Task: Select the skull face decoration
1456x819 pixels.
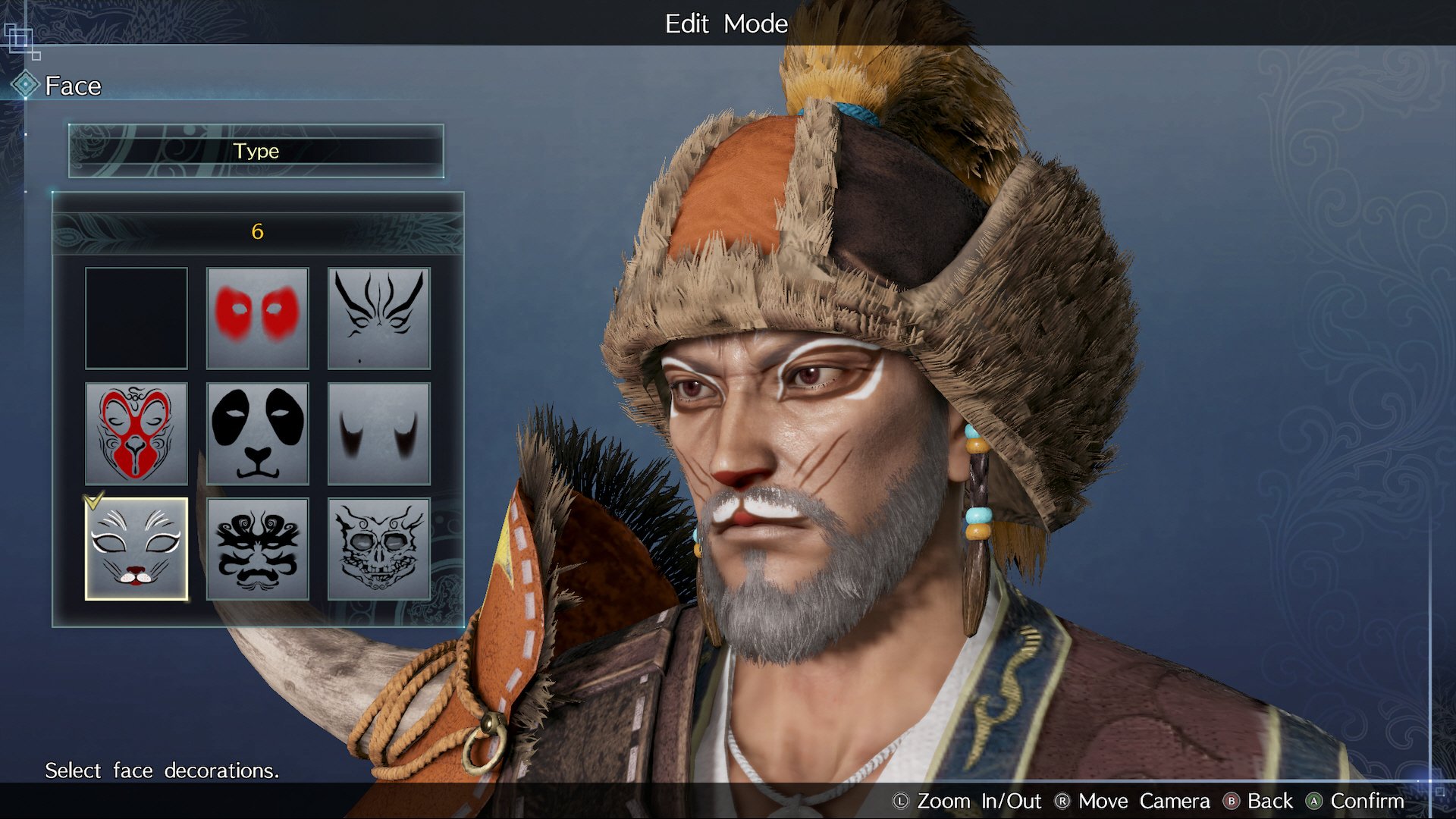Action: point(379,549)
